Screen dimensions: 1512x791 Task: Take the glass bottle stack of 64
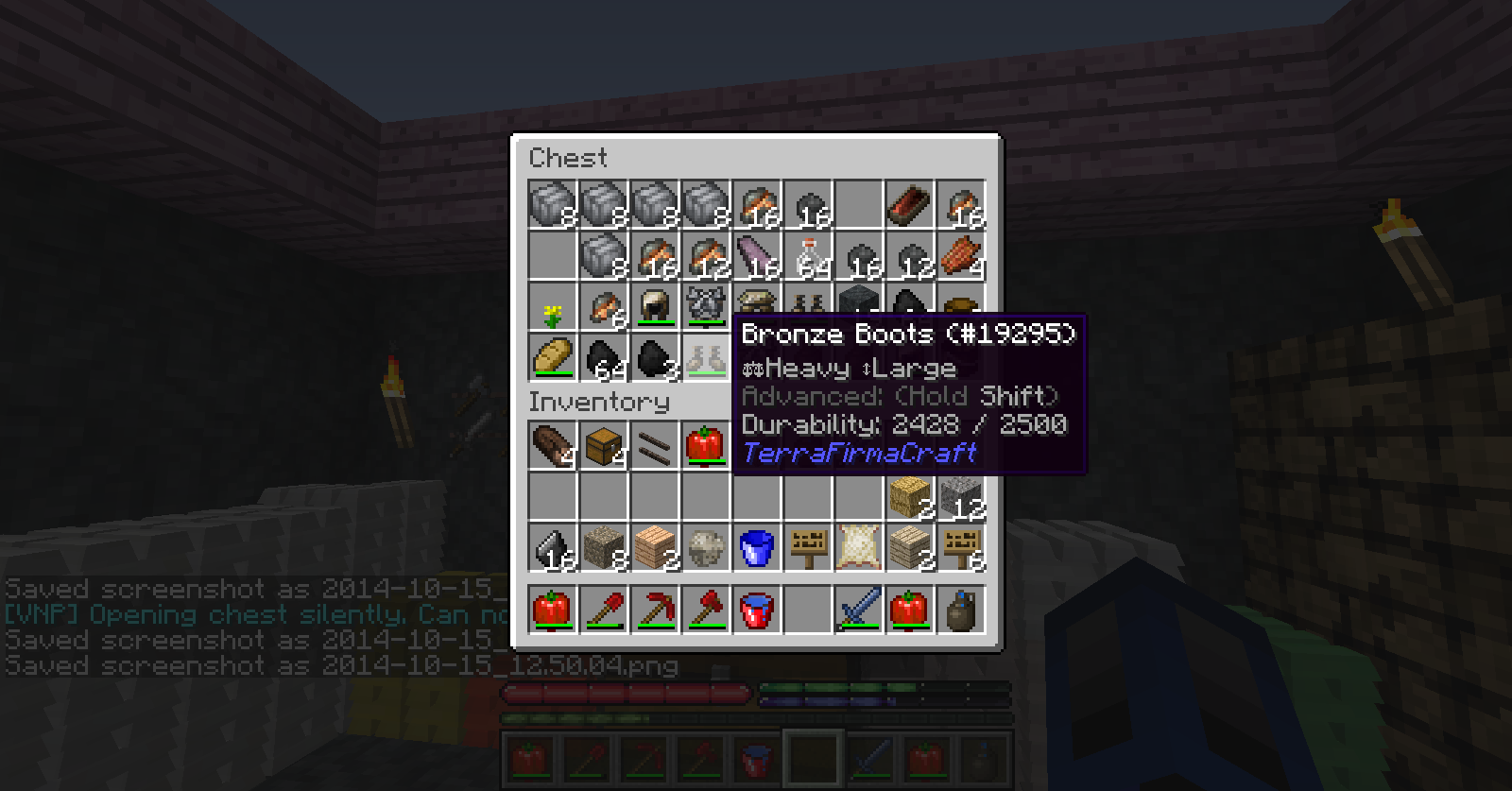pos(808,257)
